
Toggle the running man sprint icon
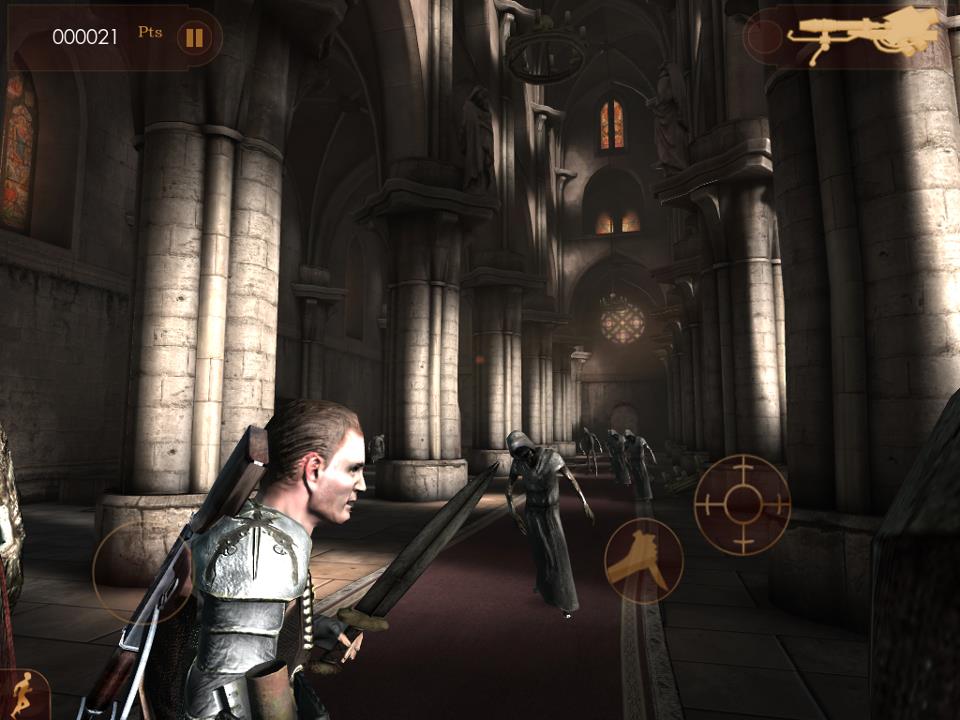[22, 694]
